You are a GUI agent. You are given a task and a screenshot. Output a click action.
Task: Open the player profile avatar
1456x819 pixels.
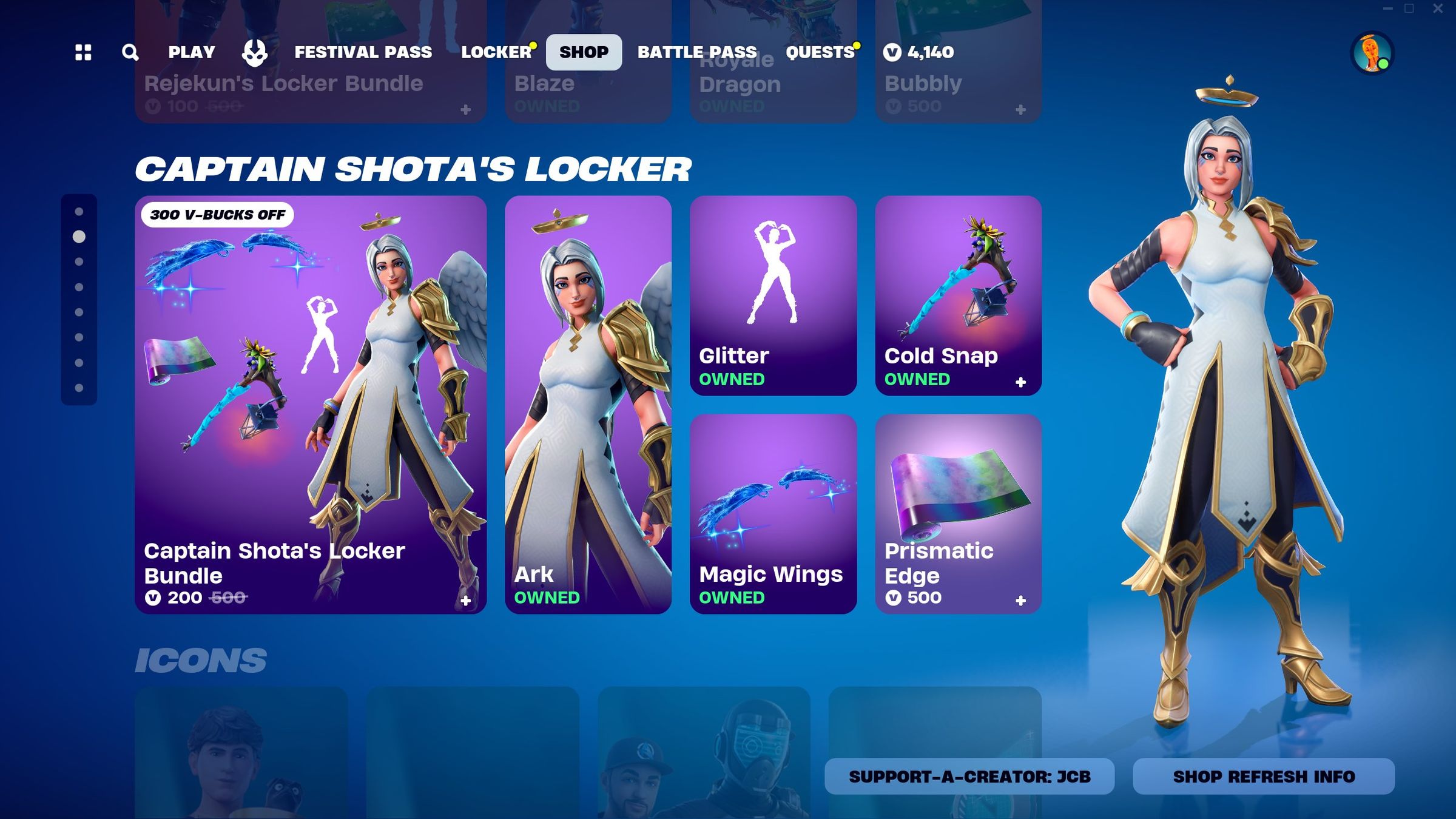point(1372,53)
